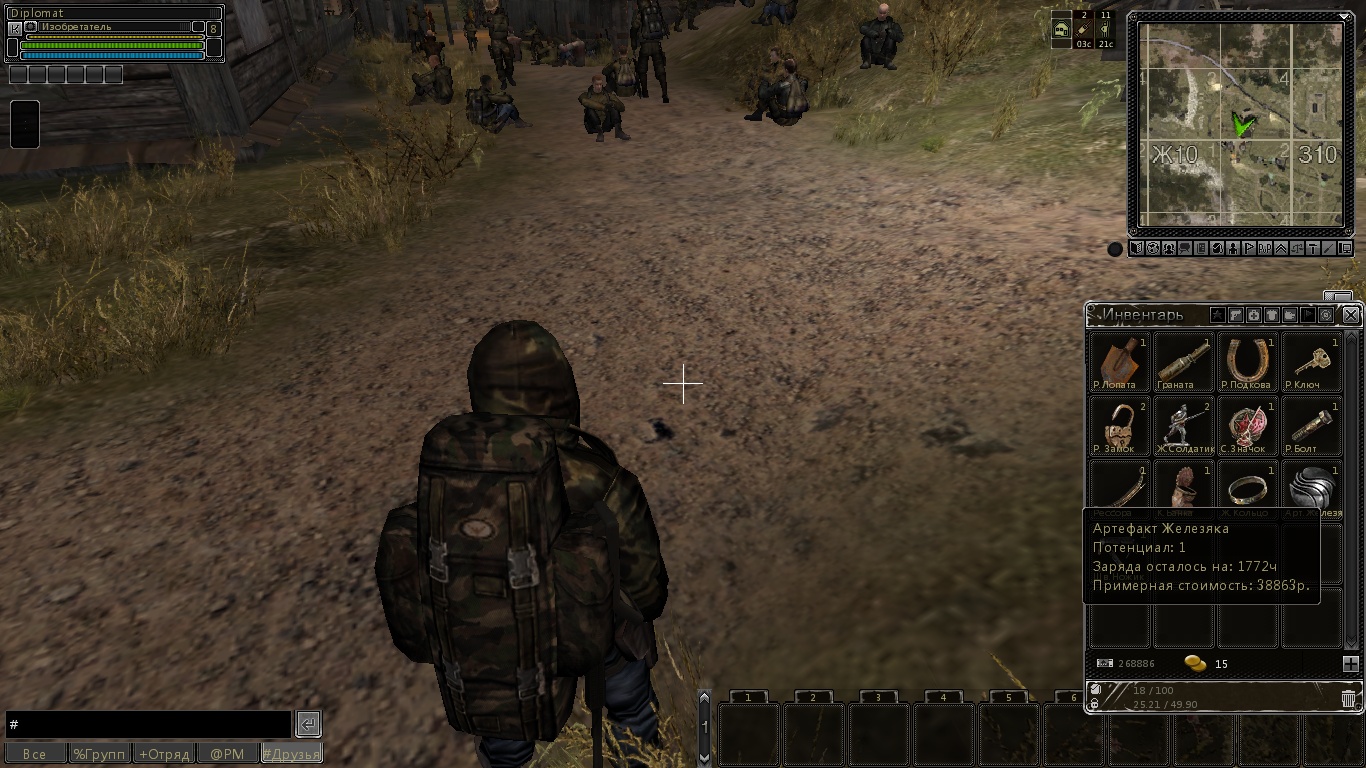Select the Артефакт Железяка artifact slot
The image size is (1366, 768).
[x=1311, y=489]
